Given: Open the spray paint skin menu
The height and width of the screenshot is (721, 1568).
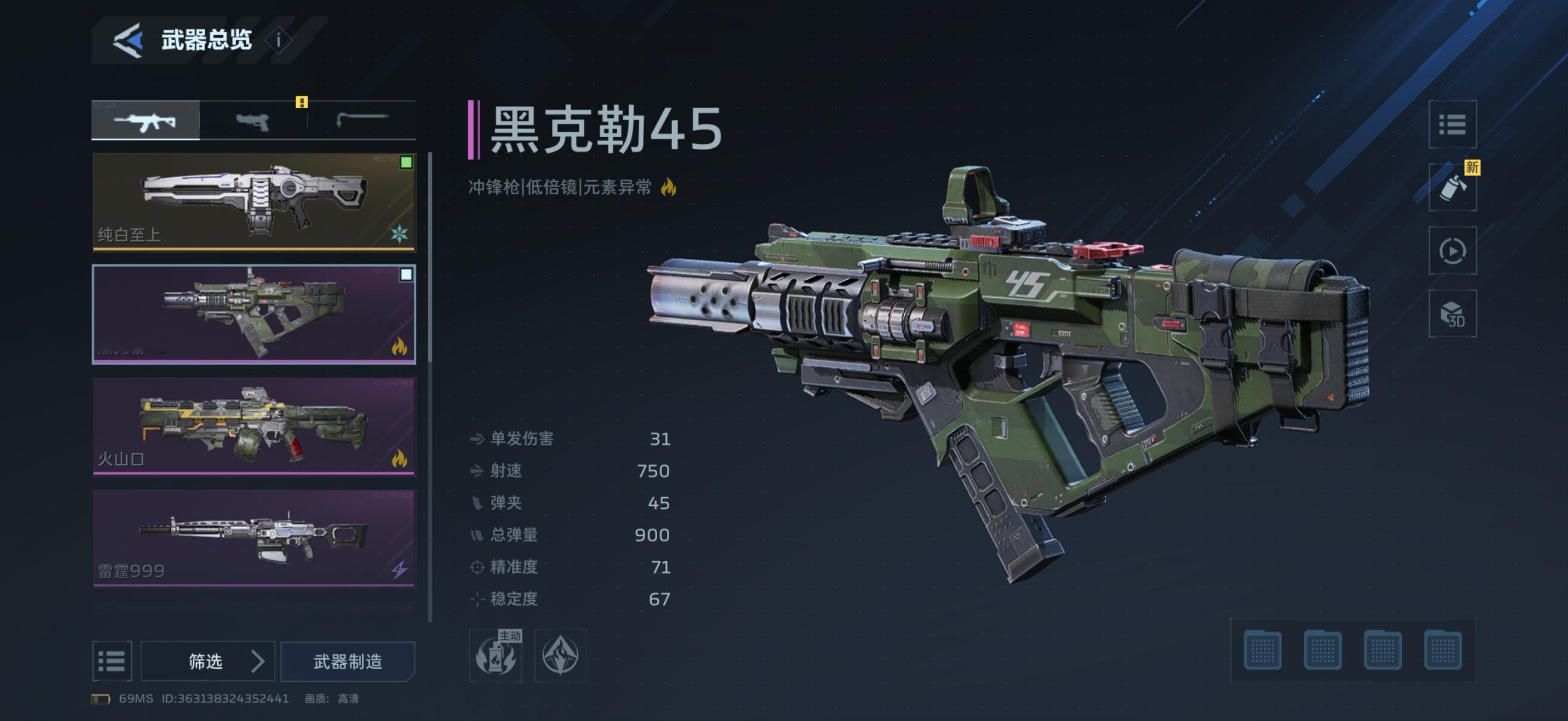Looking at the screenshot, I should click(1453, 187).
